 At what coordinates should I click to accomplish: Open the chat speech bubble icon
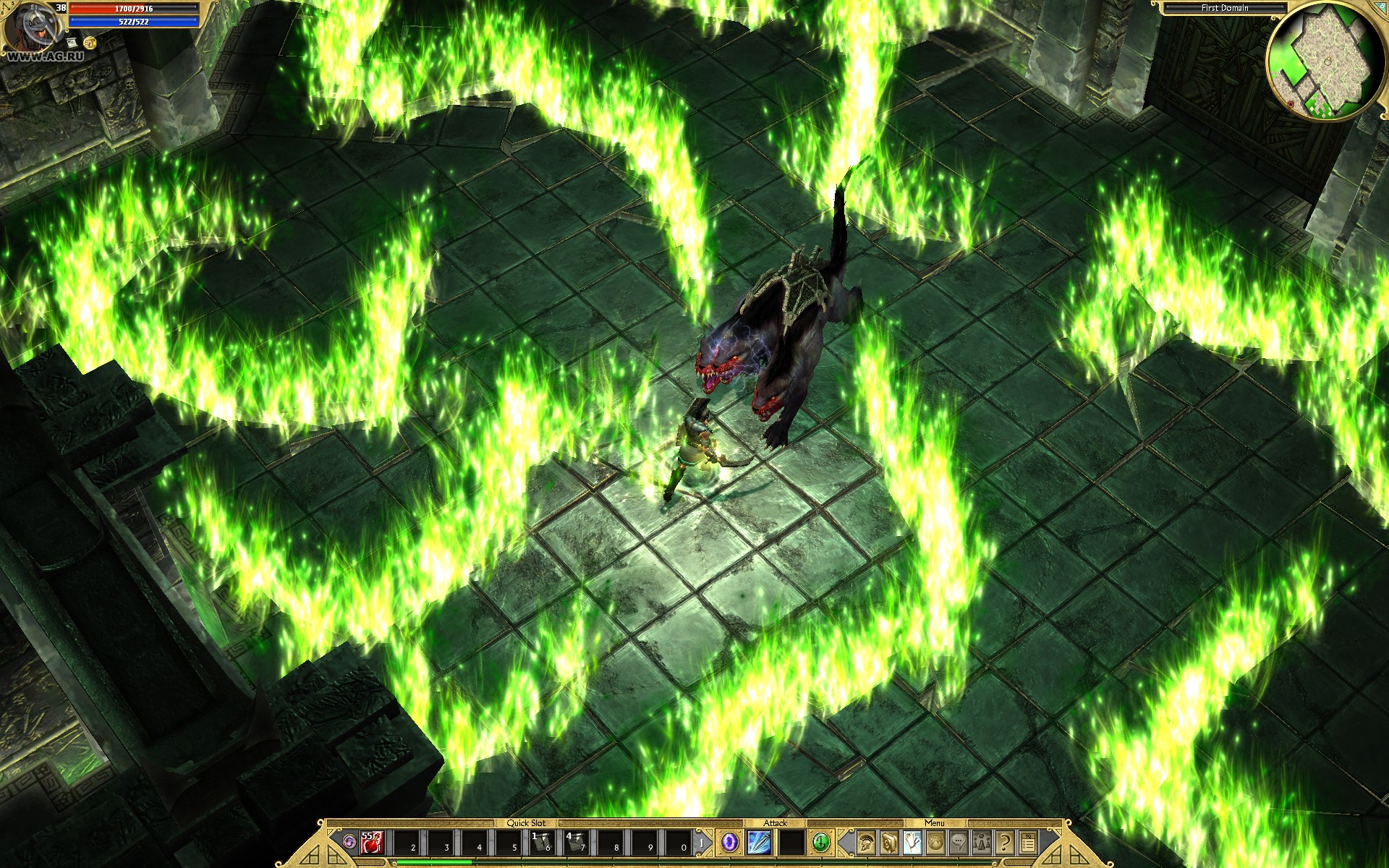(959, 844)
